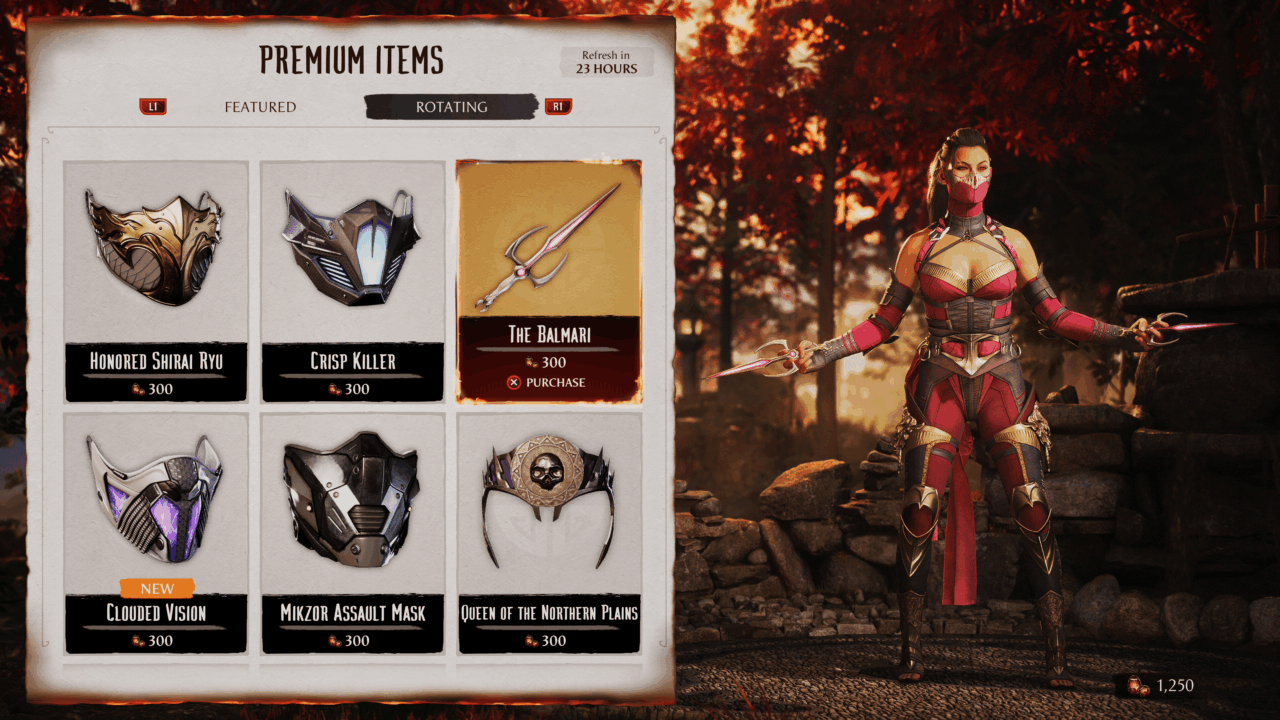
Task: Purchase The Balmari sai for 300
Action: (547, 382)
